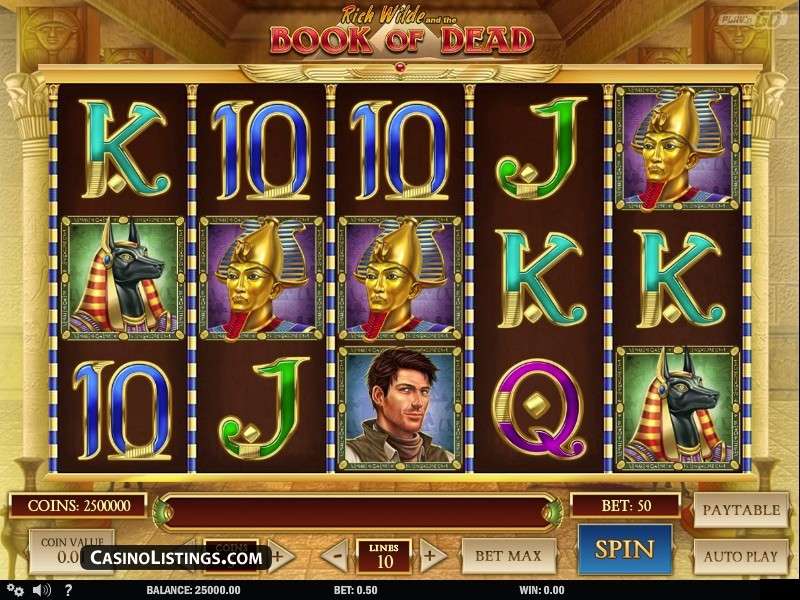The width and height of the screenshot is (800, 600).
Task: Increase the number of lines
Action: (432, 555)
